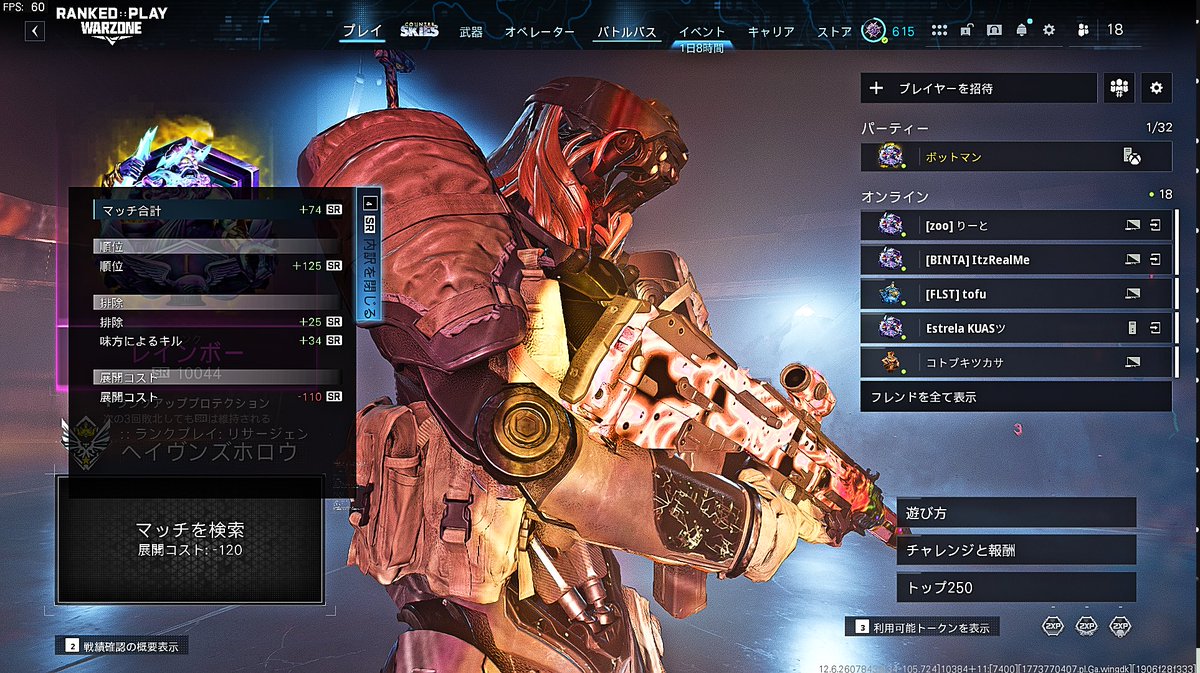1200x673 pixels.
Task: Open the オペレーター tab
Action: coord(540,32)
